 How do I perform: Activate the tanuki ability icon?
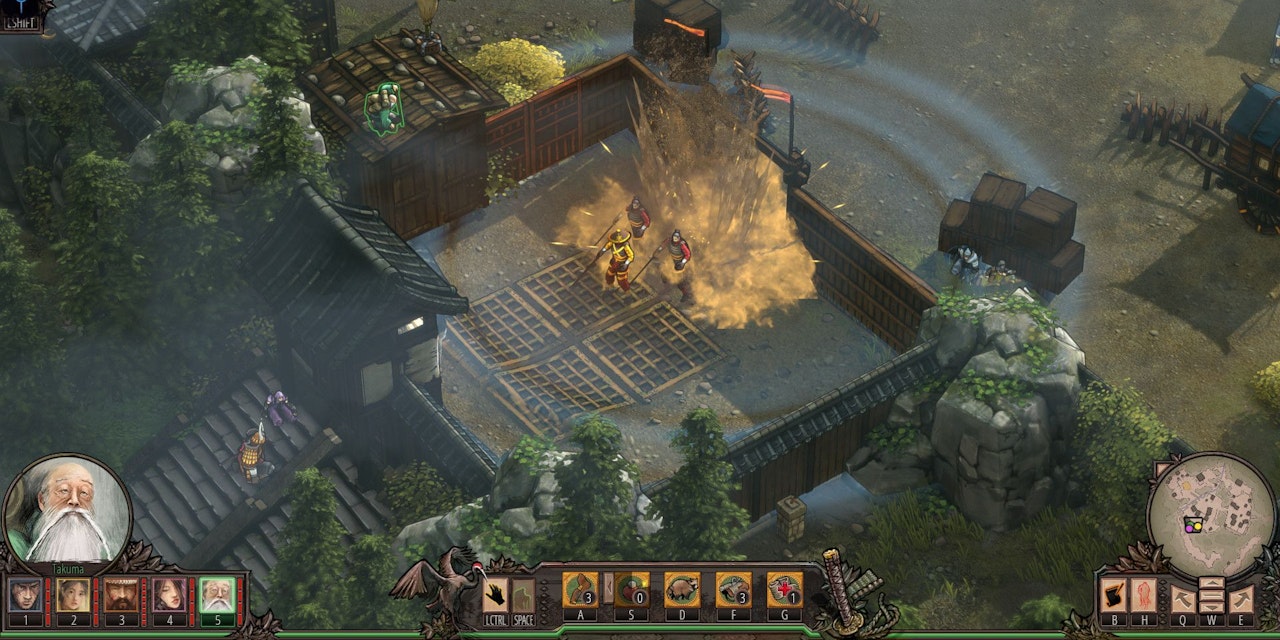click(x=682, y=590)
